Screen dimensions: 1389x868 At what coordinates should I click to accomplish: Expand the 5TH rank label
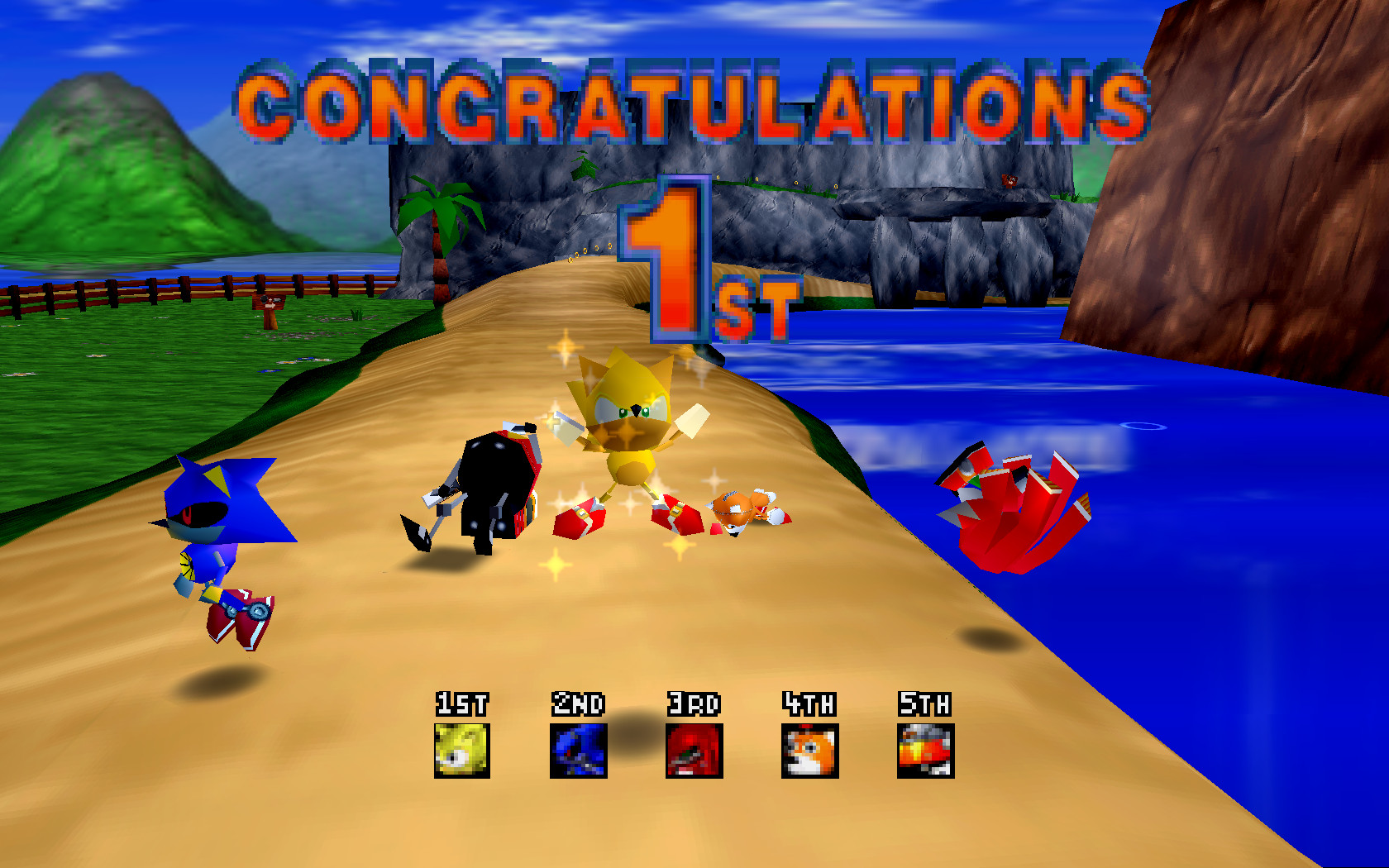[925, 705]
